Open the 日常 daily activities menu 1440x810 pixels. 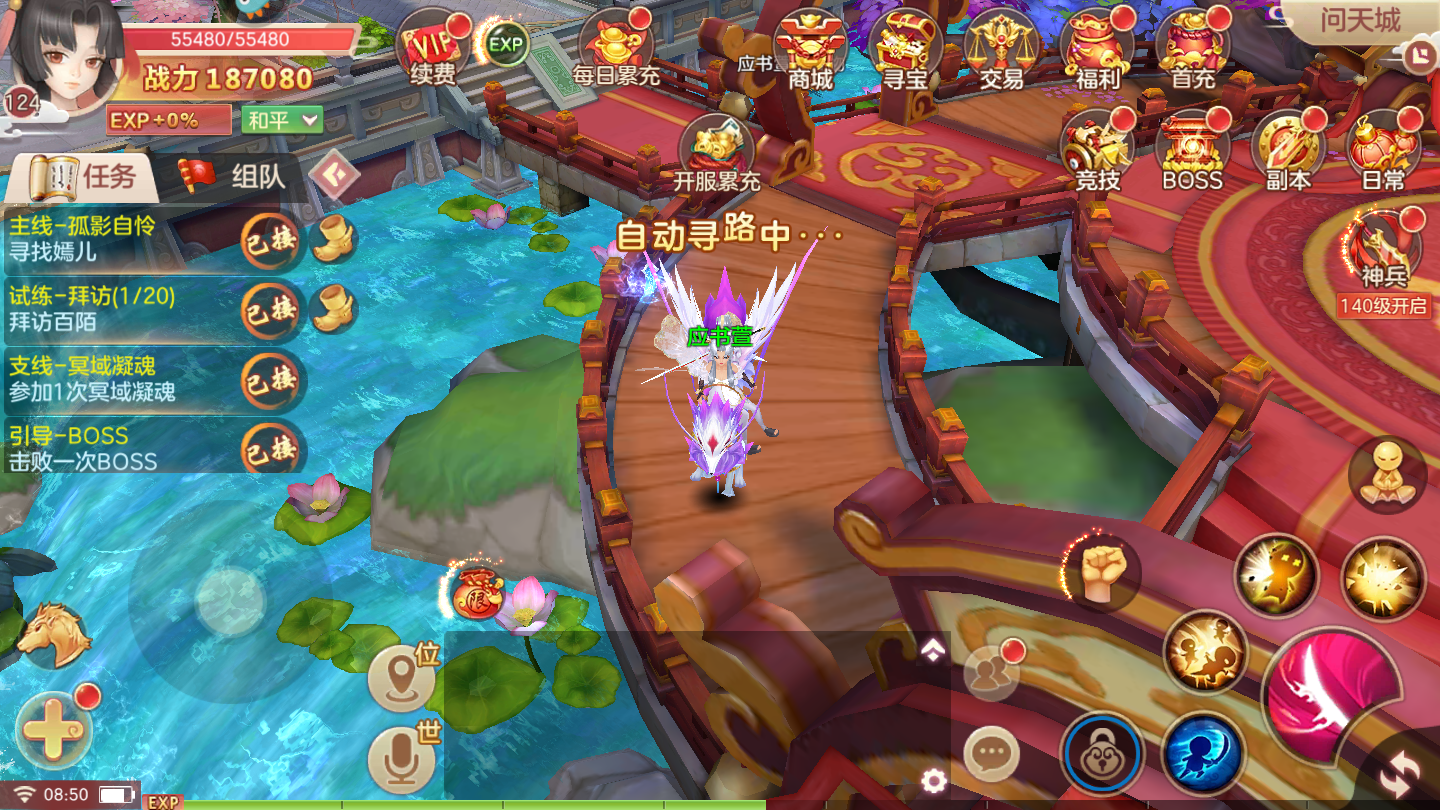(1383, 150)
